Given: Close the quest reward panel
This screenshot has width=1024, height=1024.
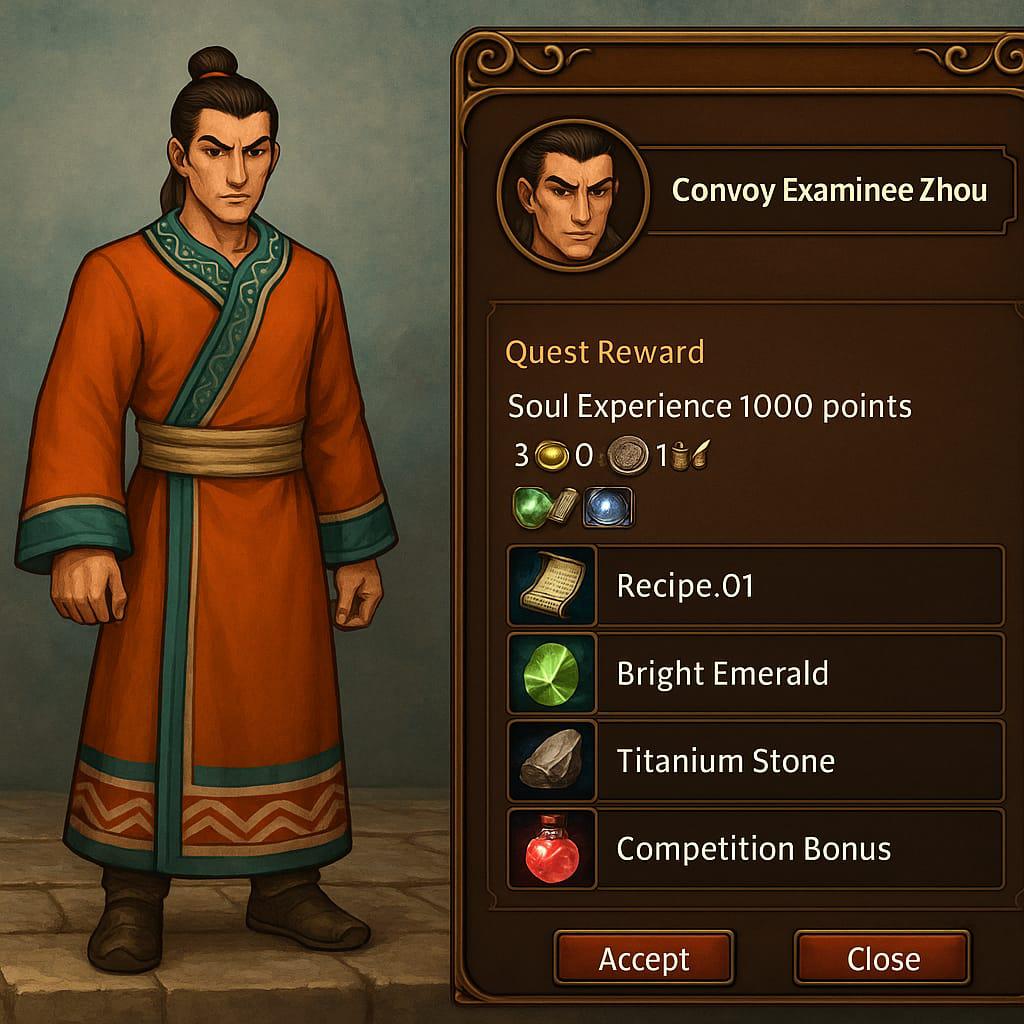Looking at the screenshot, I should coord(882,959).
